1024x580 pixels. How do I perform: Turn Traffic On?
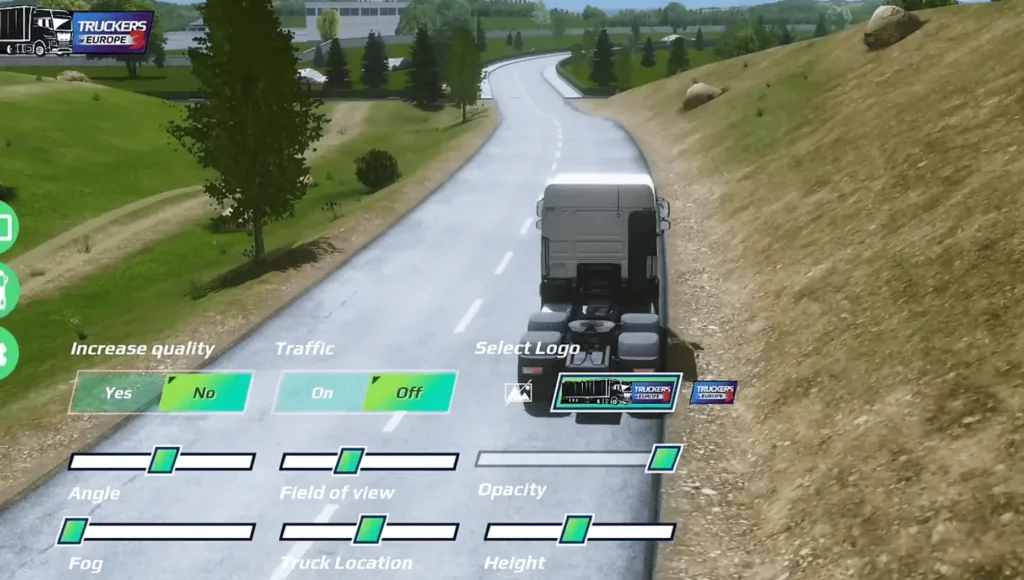point(321,393)
